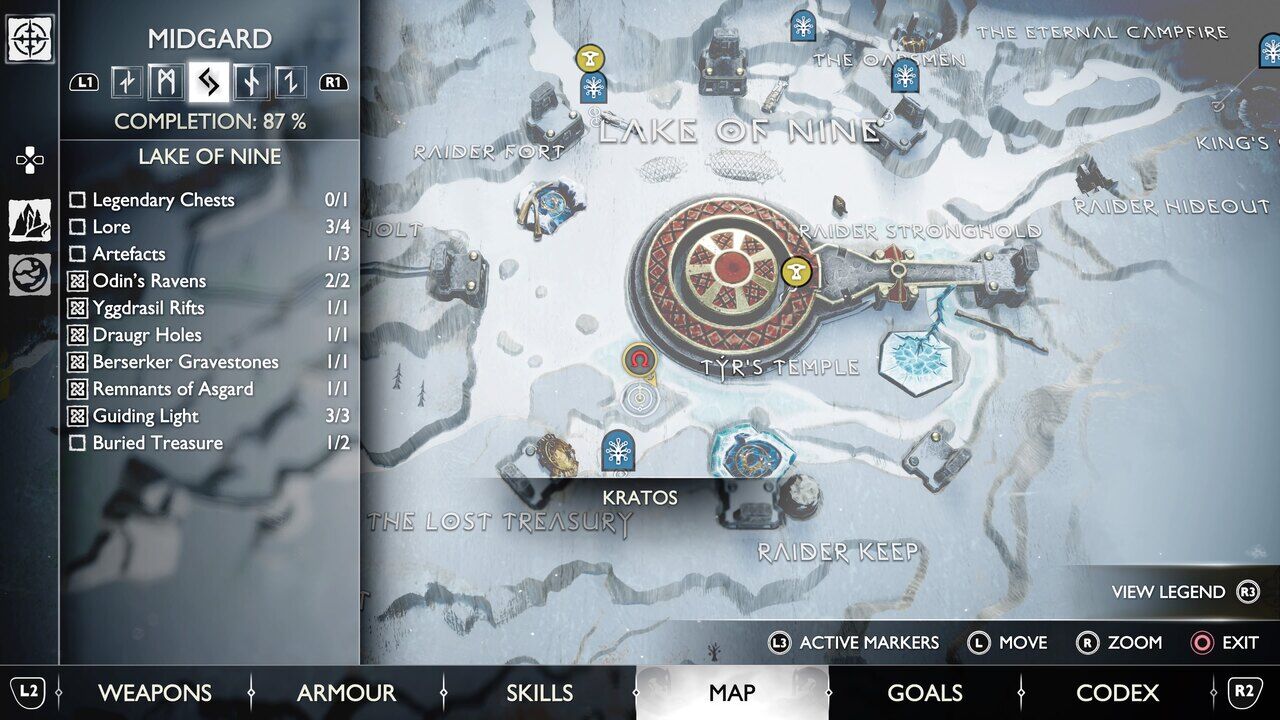The image size is (1280, 720).
Task: Select the red horseshoe marker near Kratos
Action: pos(638,358)
